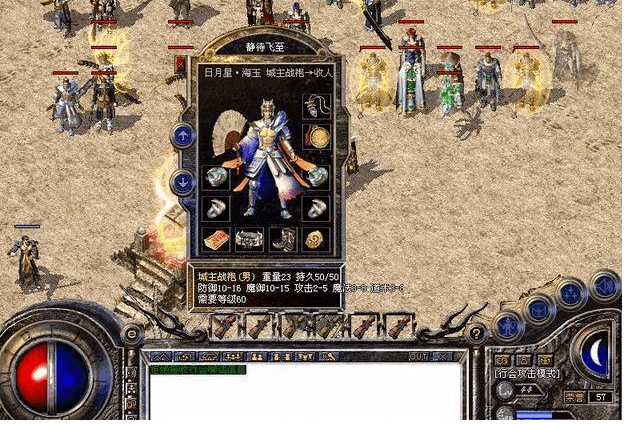Select the round gold medal slot
The width and height of the screenshot is (624, 424).
pyautogui.click(x=316, y=137)
